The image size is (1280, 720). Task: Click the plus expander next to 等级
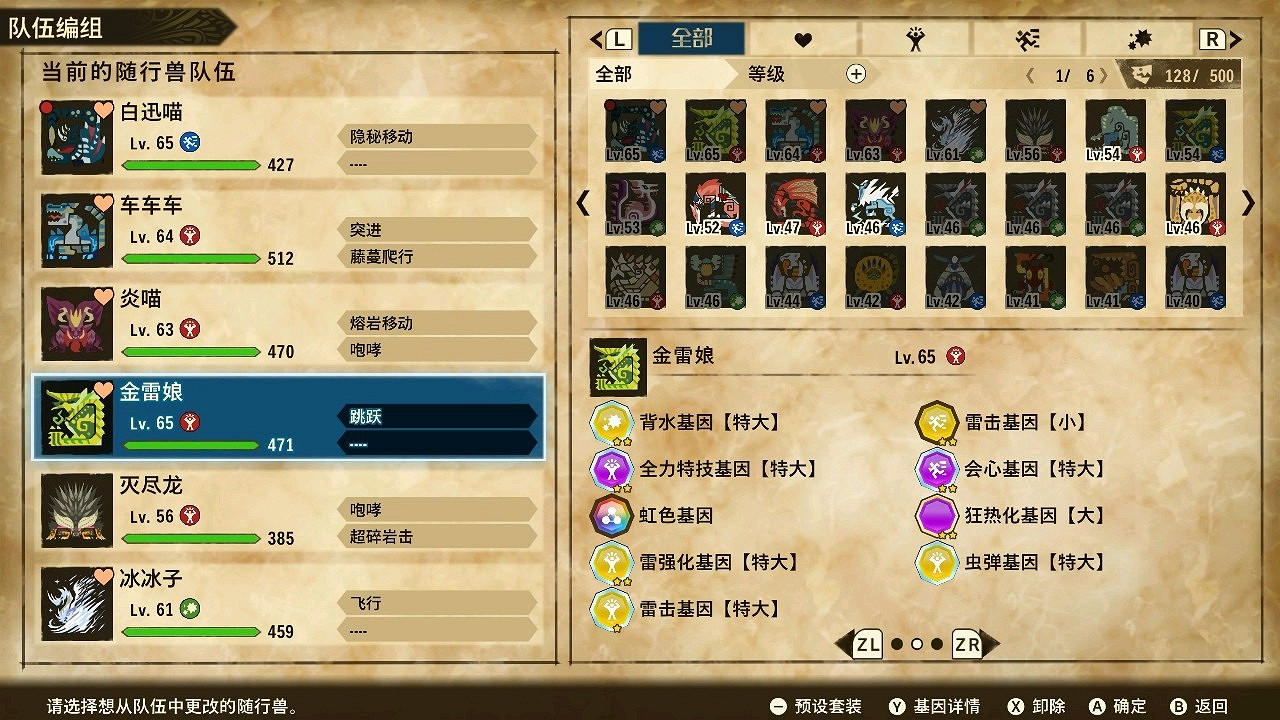pos(856,73)
